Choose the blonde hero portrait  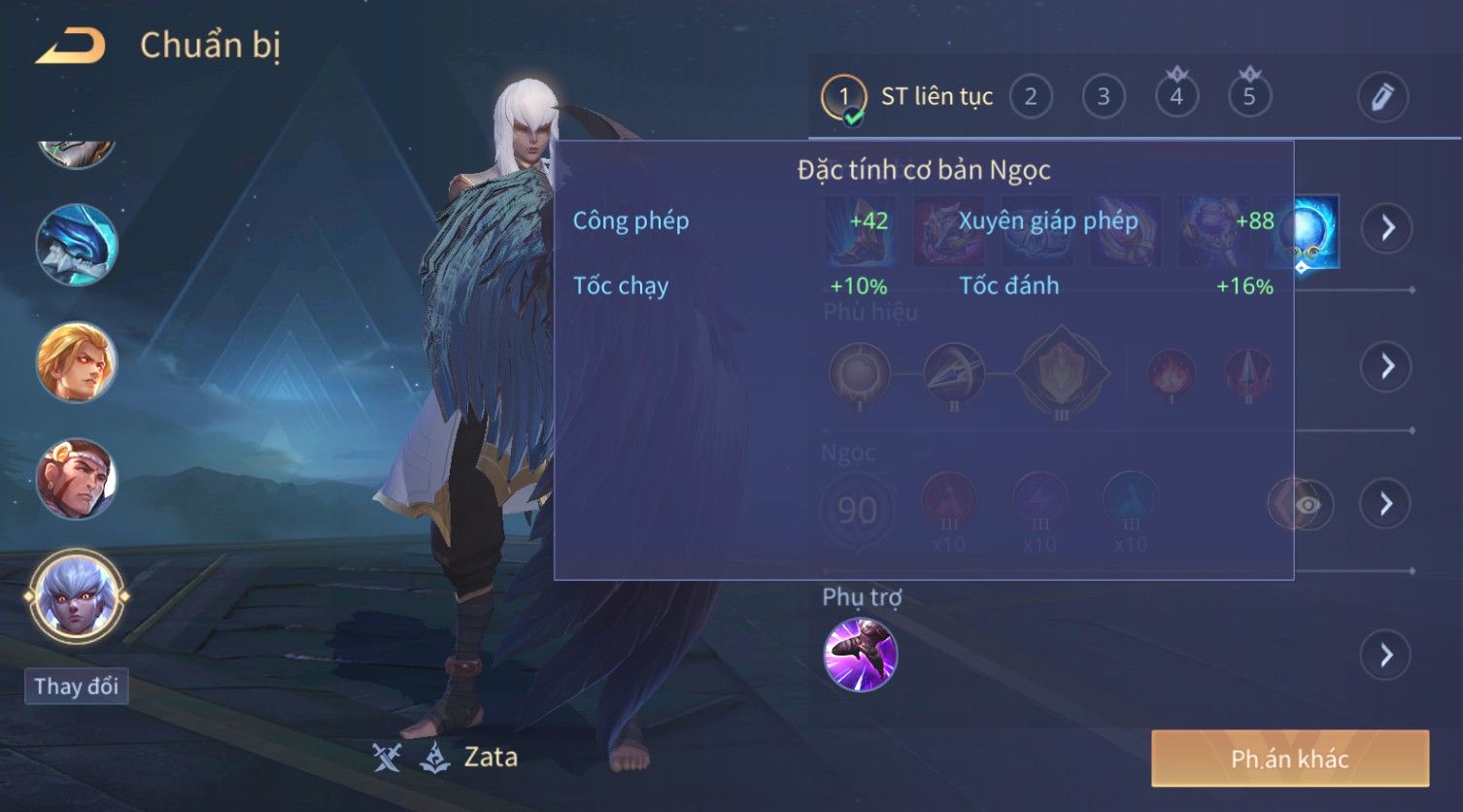[77, 362]
